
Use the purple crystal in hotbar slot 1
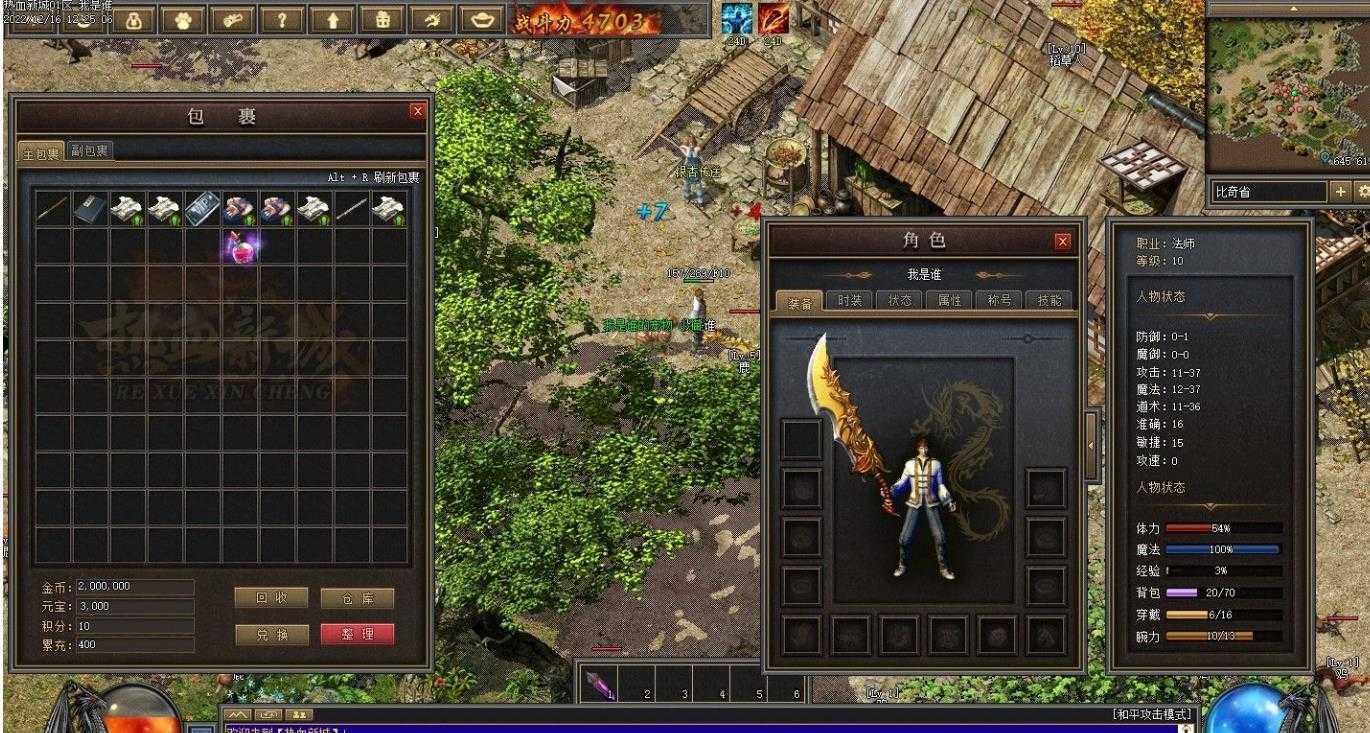point(599,683)
